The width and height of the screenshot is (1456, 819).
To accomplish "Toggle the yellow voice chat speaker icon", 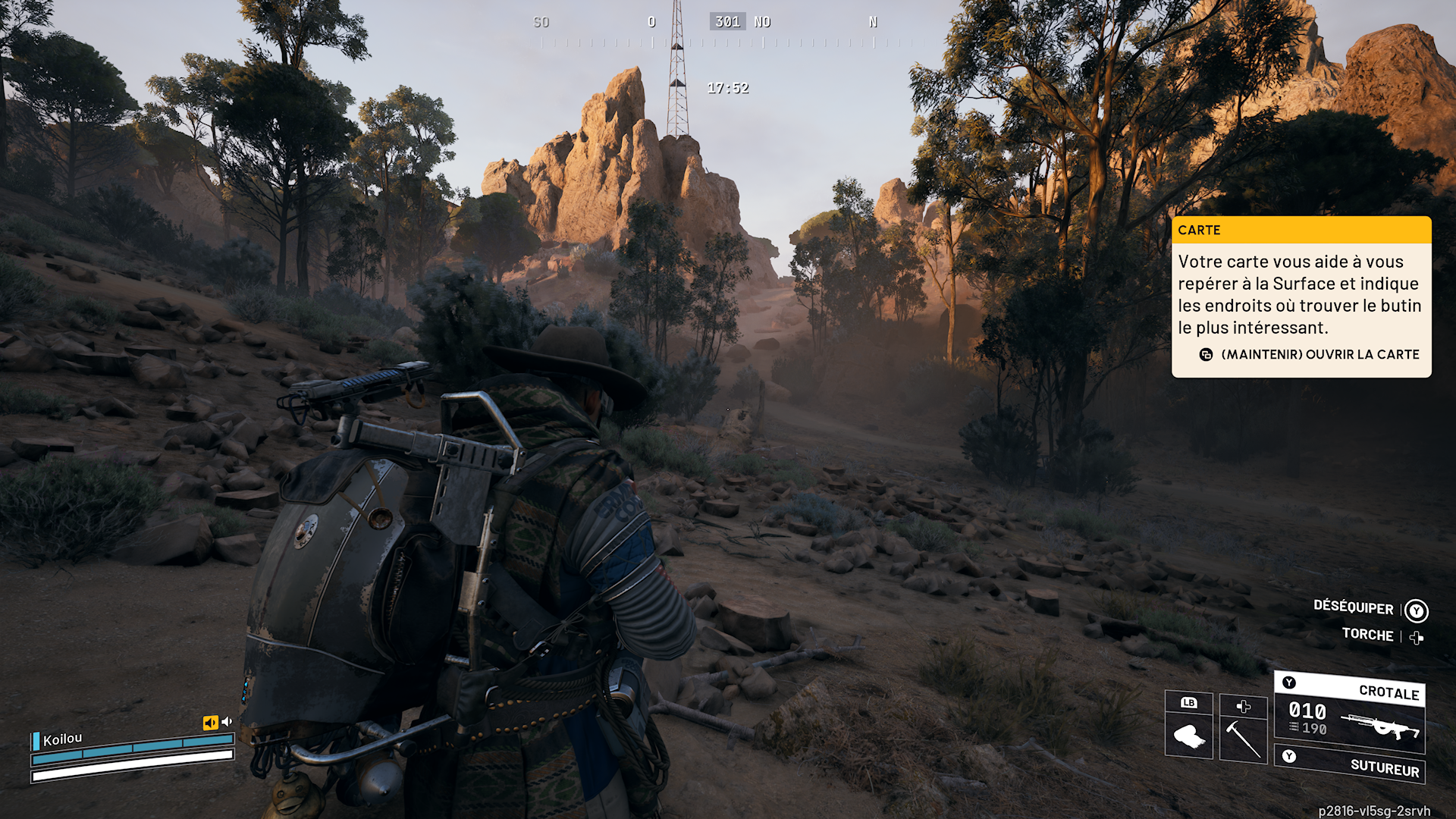I will point(210,723).
